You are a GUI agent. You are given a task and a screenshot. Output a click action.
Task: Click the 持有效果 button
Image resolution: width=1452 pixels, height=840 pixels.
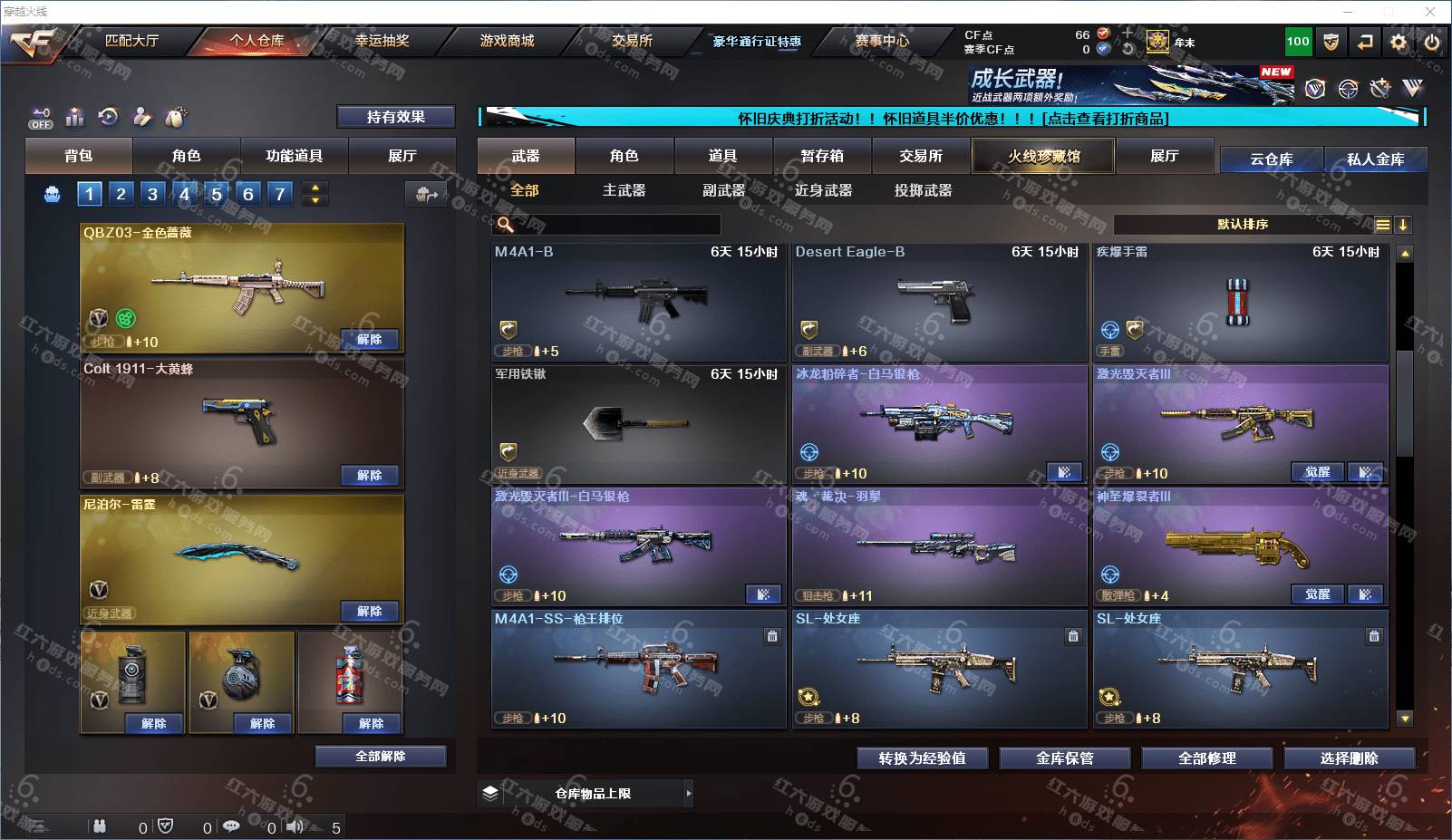395,117
